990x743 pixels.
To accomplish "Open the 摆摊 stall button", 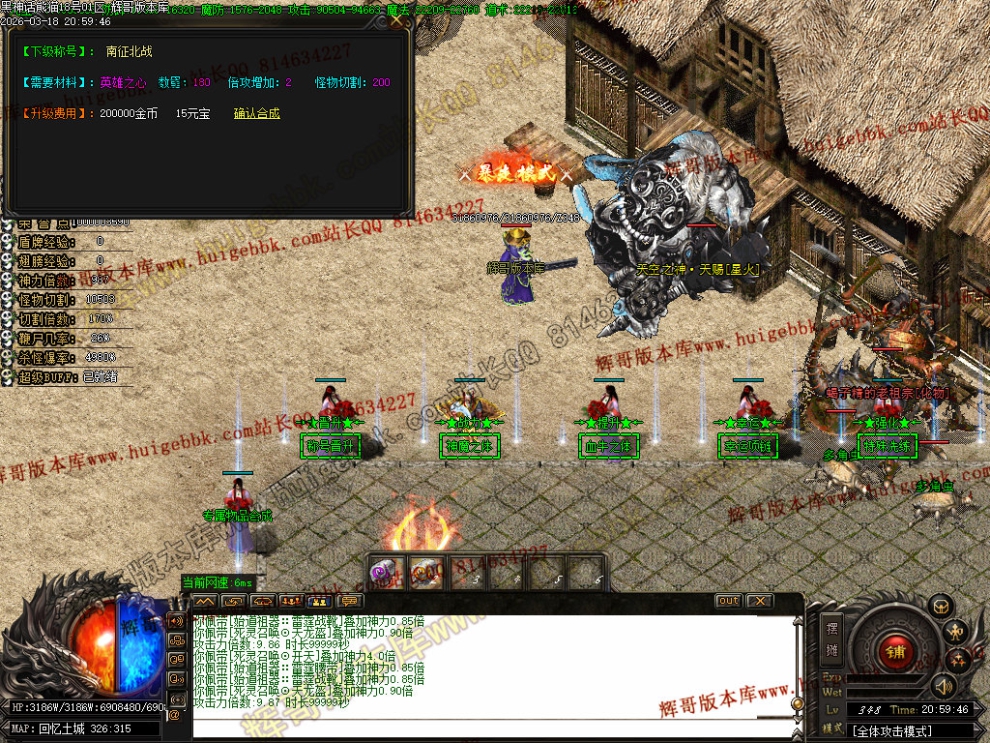I will (832, 639).
